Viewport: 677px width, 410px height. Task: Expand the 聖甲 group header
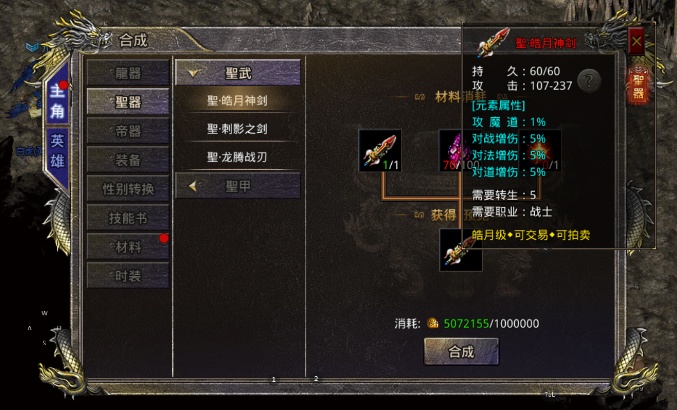238,185
